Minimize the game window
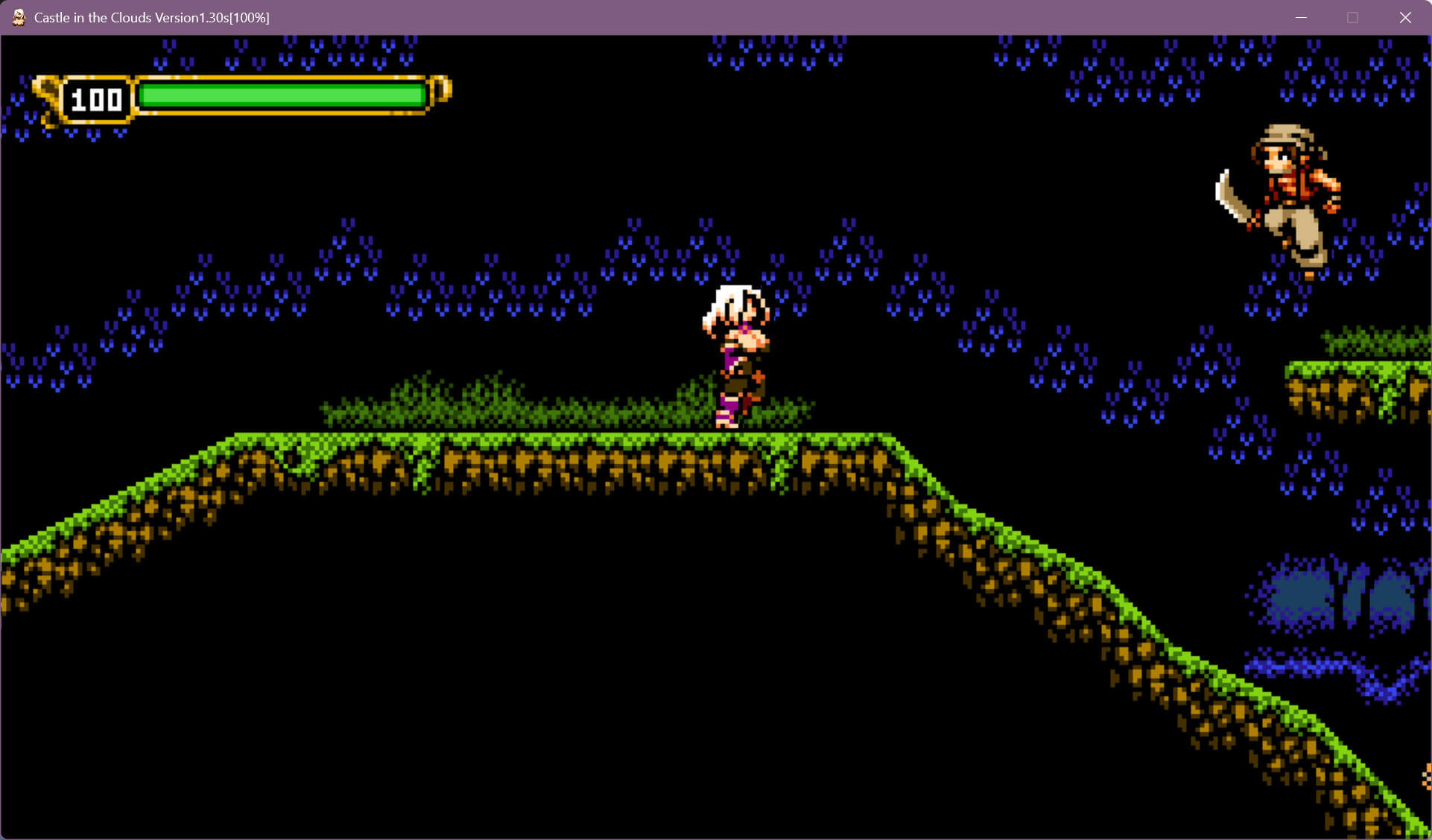Image resolution: width=1432 pixels, height=840 pixels. [1301, 17]
